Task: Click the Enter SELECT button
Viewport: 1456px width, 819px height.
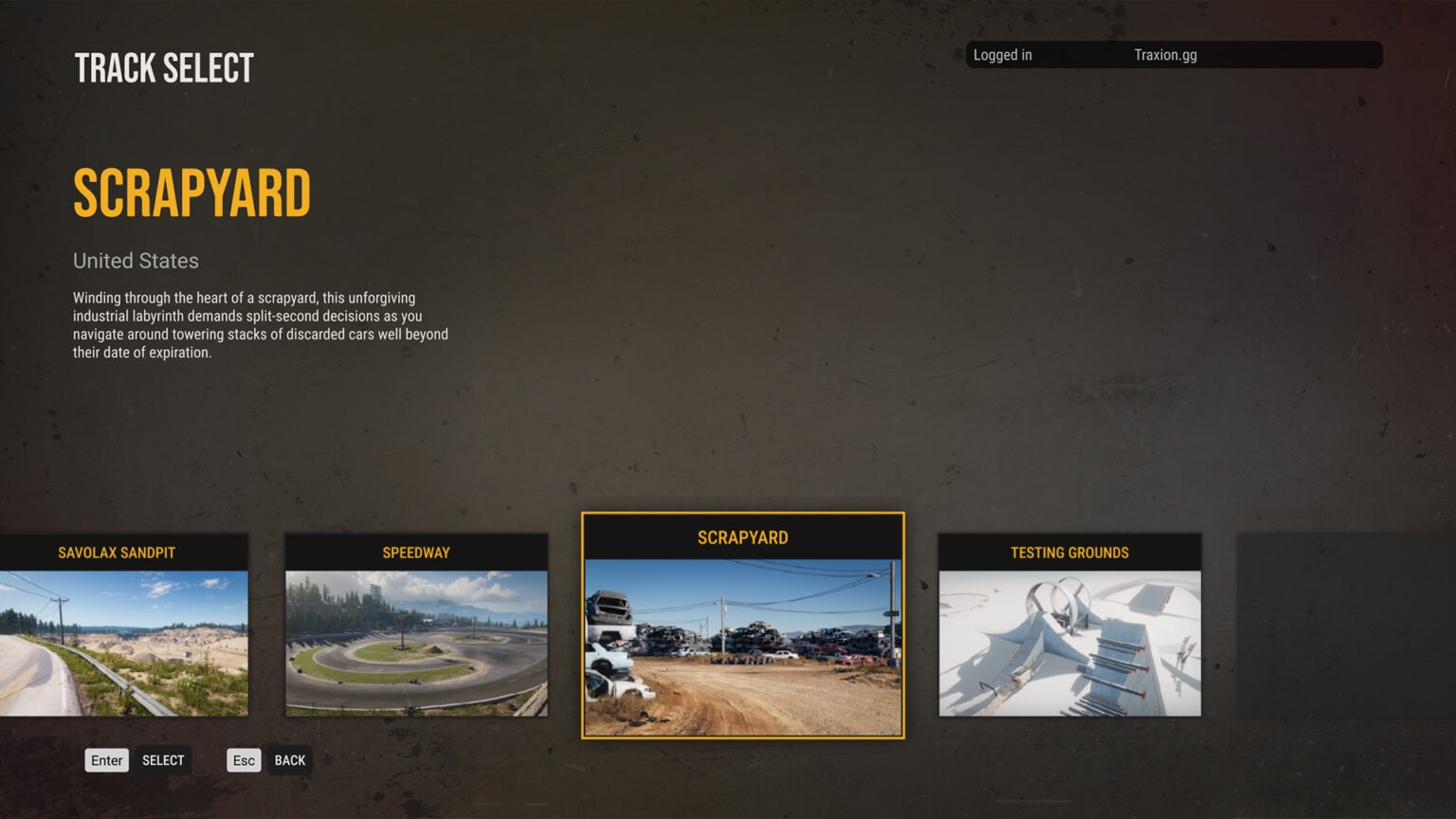Action: pyautogui.click(x=162, y=759)
